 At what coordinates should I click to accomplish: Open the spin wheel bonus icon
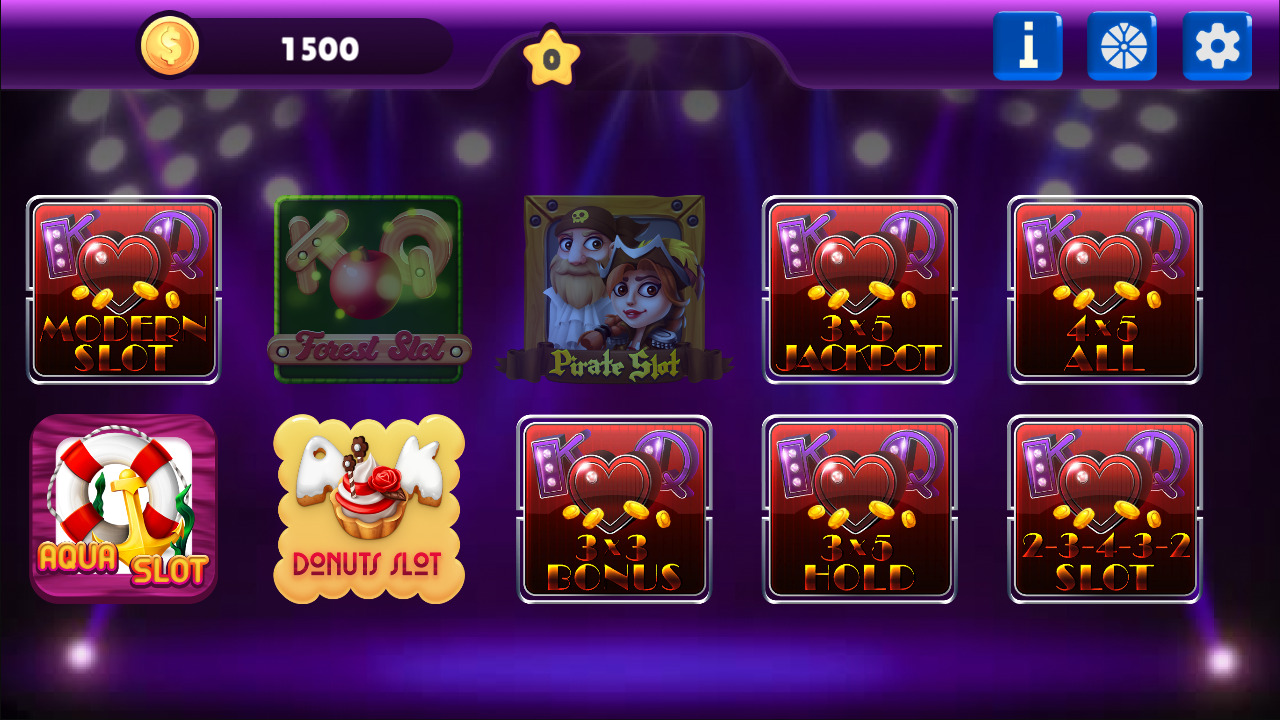[x=1122, y=45]
